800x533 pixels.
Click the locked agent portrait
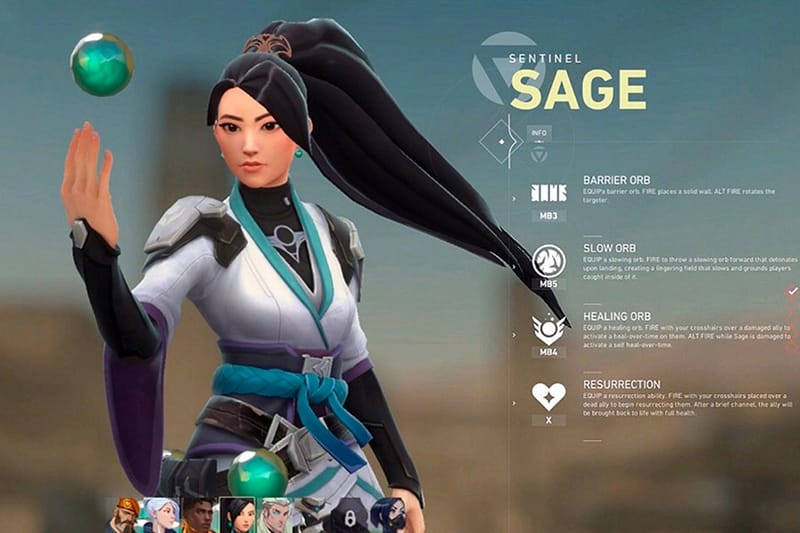[349, 517]
